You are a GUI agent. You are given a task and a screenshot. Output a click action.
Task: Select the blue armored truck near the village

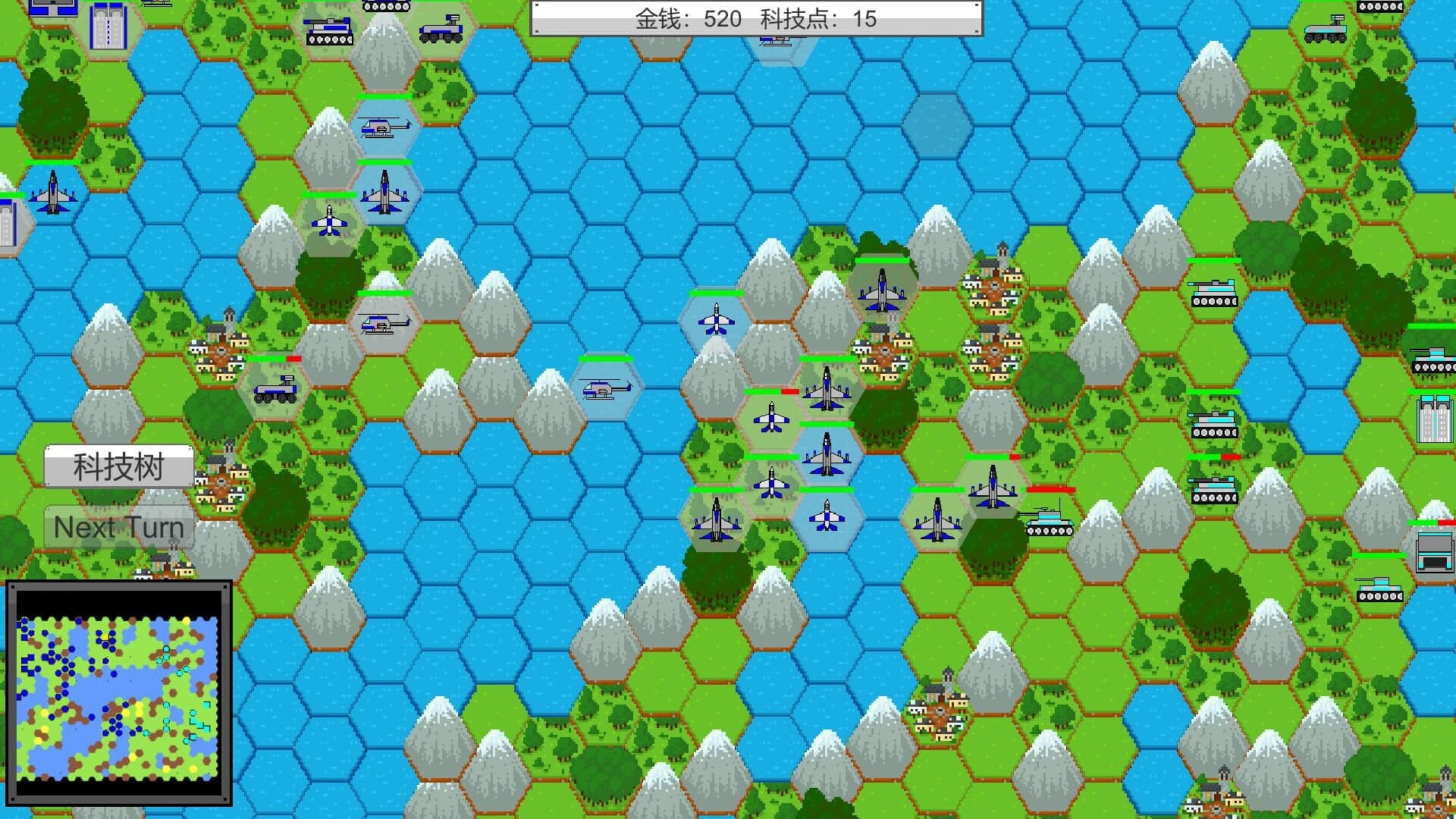[277, 393]
